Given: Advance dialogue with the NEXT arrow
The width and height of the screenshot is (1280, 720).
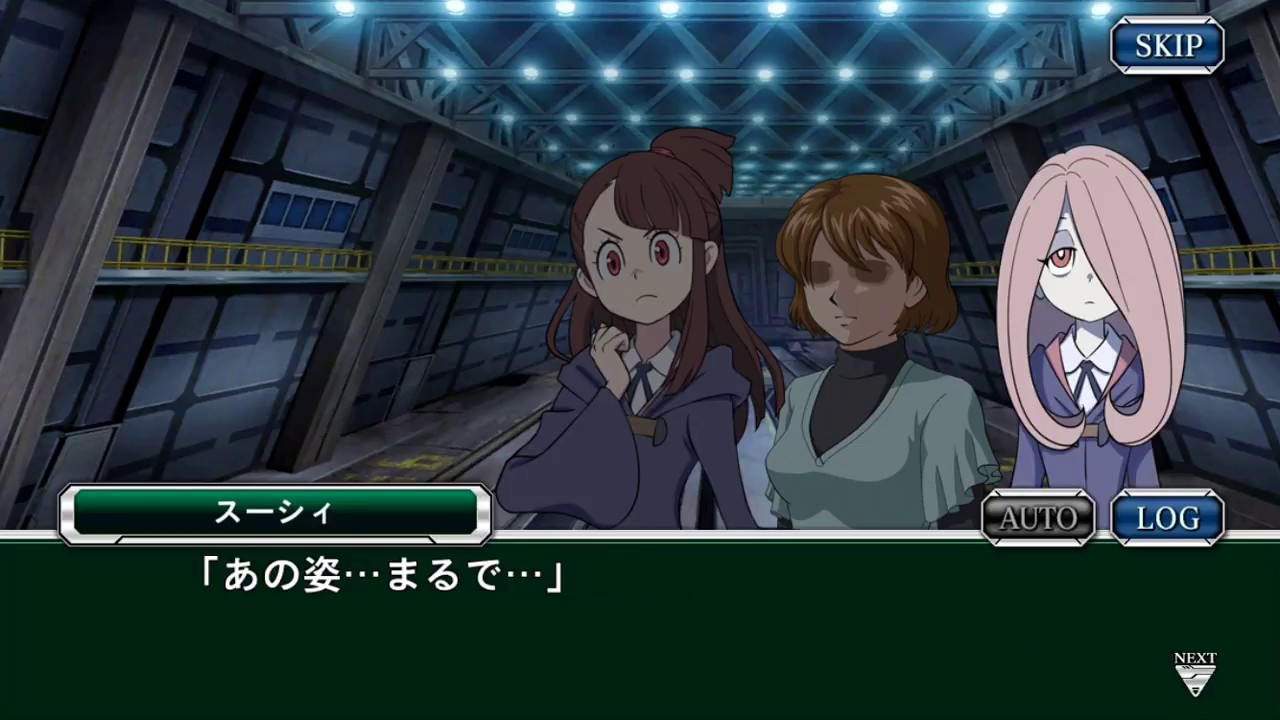Looking at the screenshot, I should coord(1195,675).
